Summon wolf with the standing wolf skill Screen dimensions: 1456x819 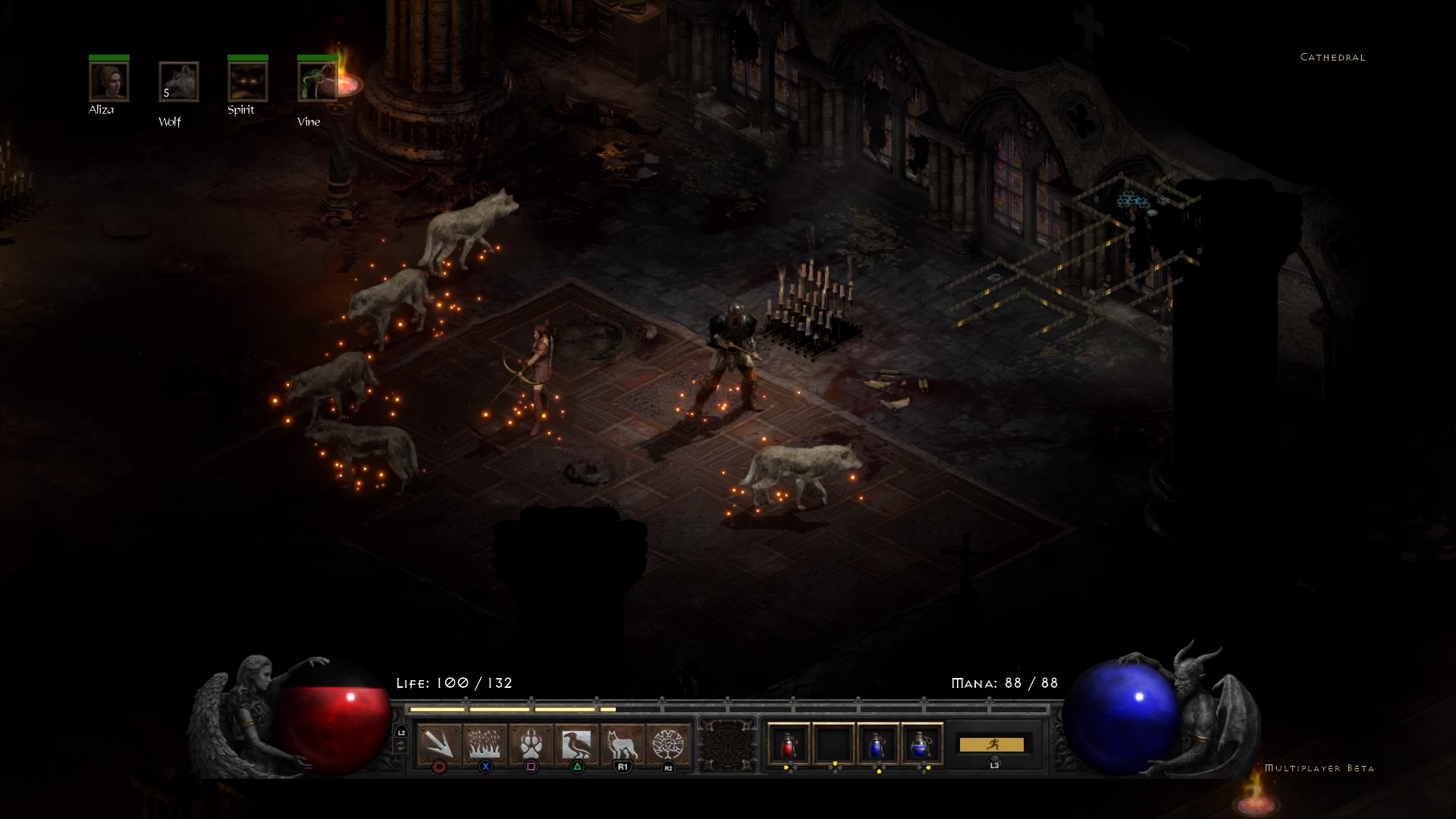point(623,744)
